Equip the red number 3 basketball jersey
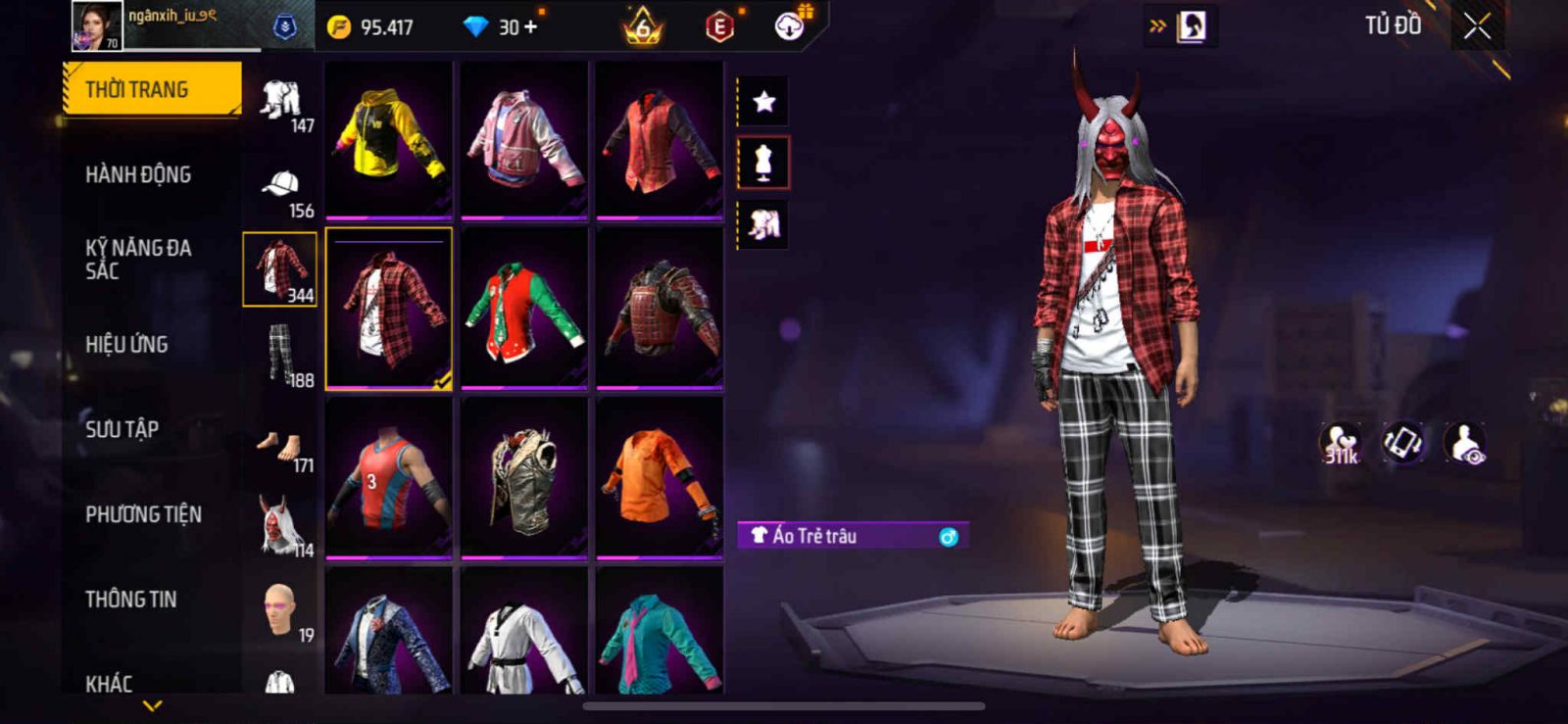This screenshot has height=724, width=1568. point(388,478)
